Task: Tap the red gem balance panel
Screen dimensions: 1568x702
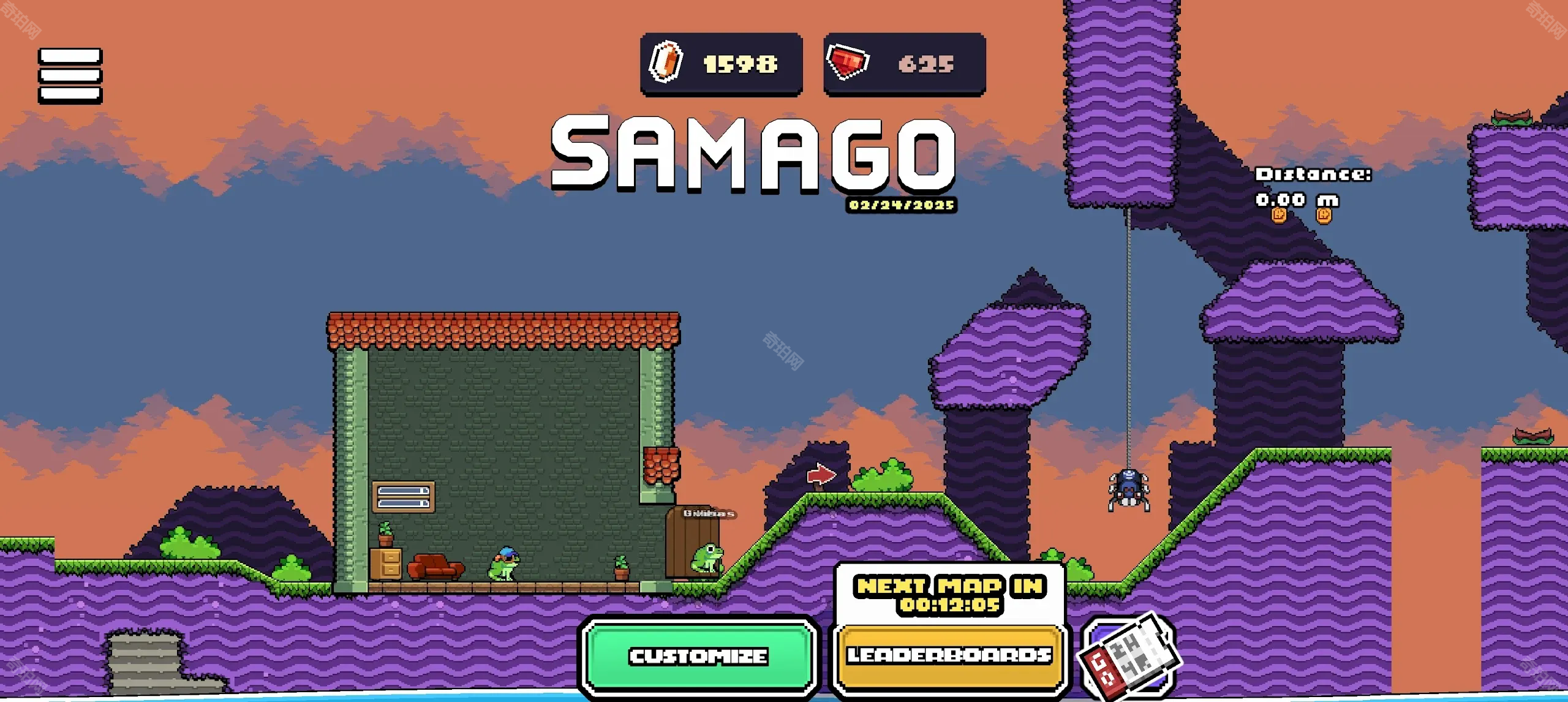Action: tap(904, 64)
